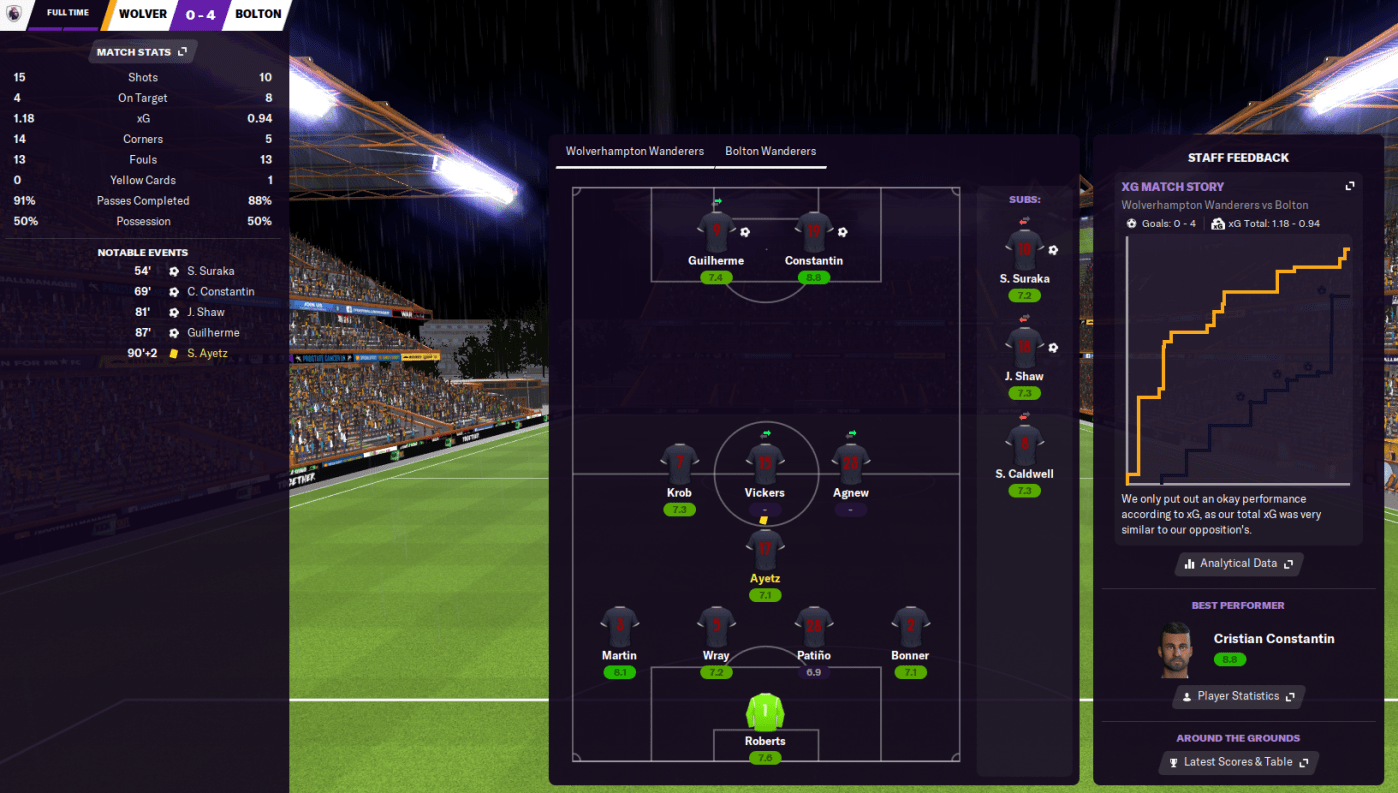Select striker Guilherme on the pitch
This screenshot has height=793, width=1398.
716,233
